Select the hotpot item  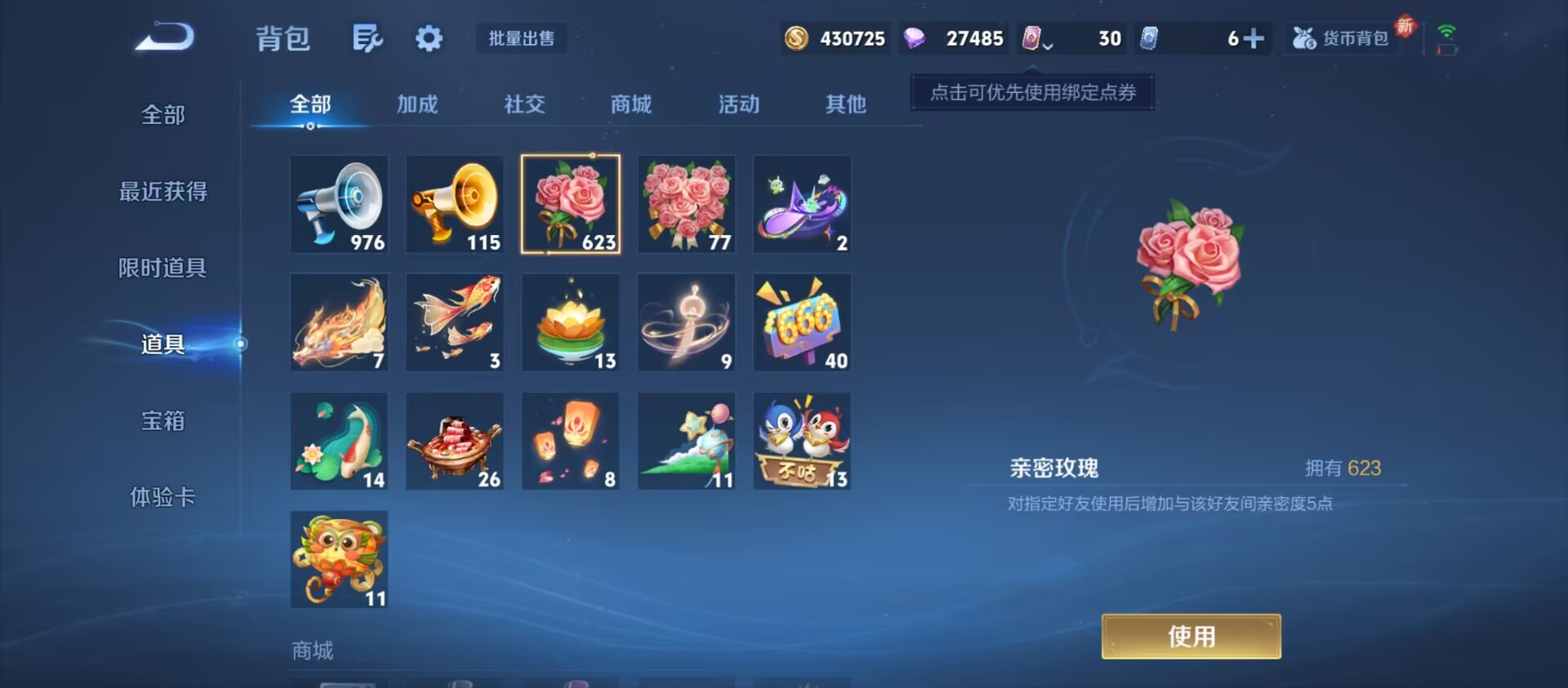(455, 439)
